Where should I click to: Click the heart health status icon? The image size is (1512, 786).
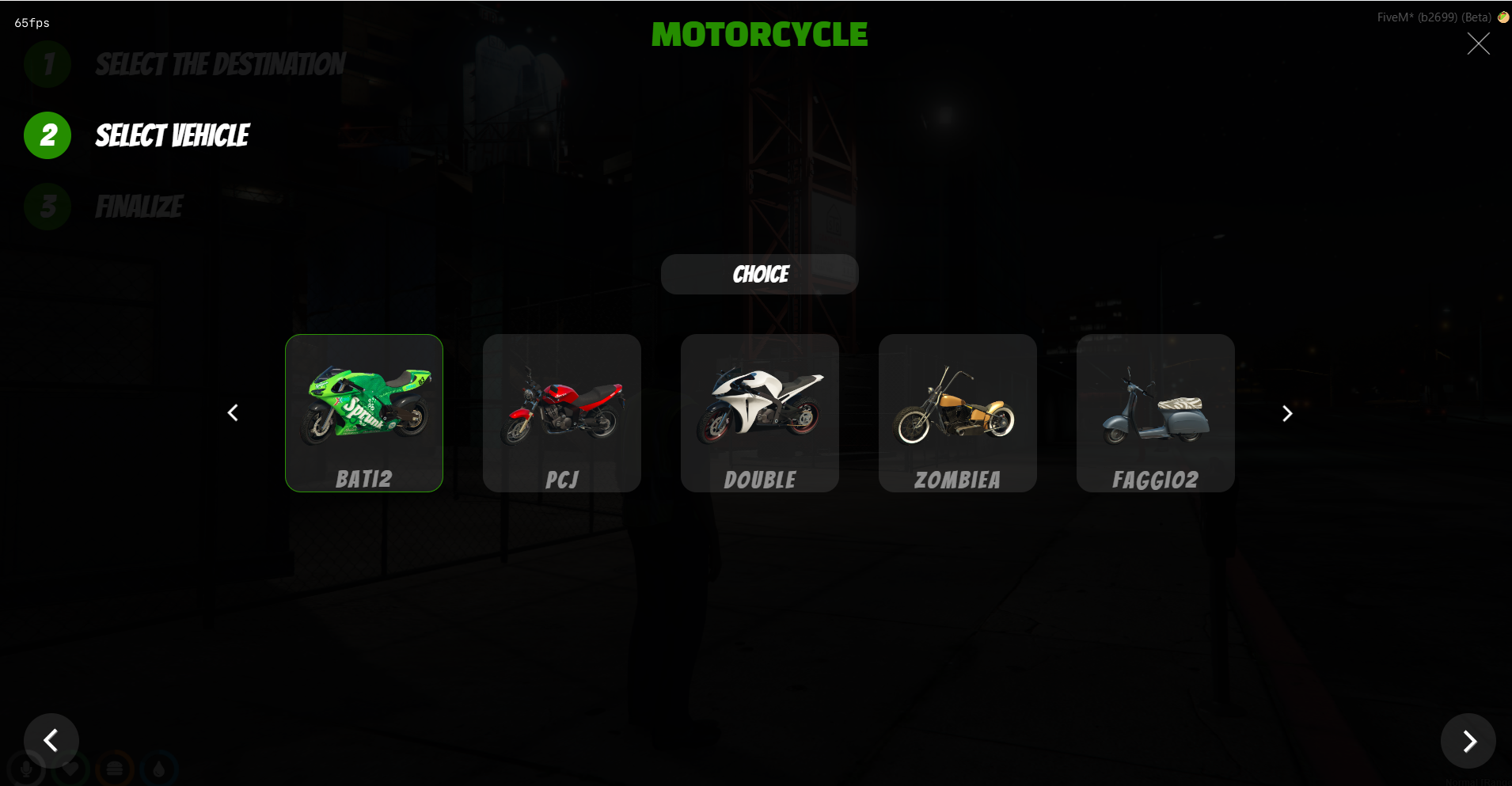[x=70, y=767]
